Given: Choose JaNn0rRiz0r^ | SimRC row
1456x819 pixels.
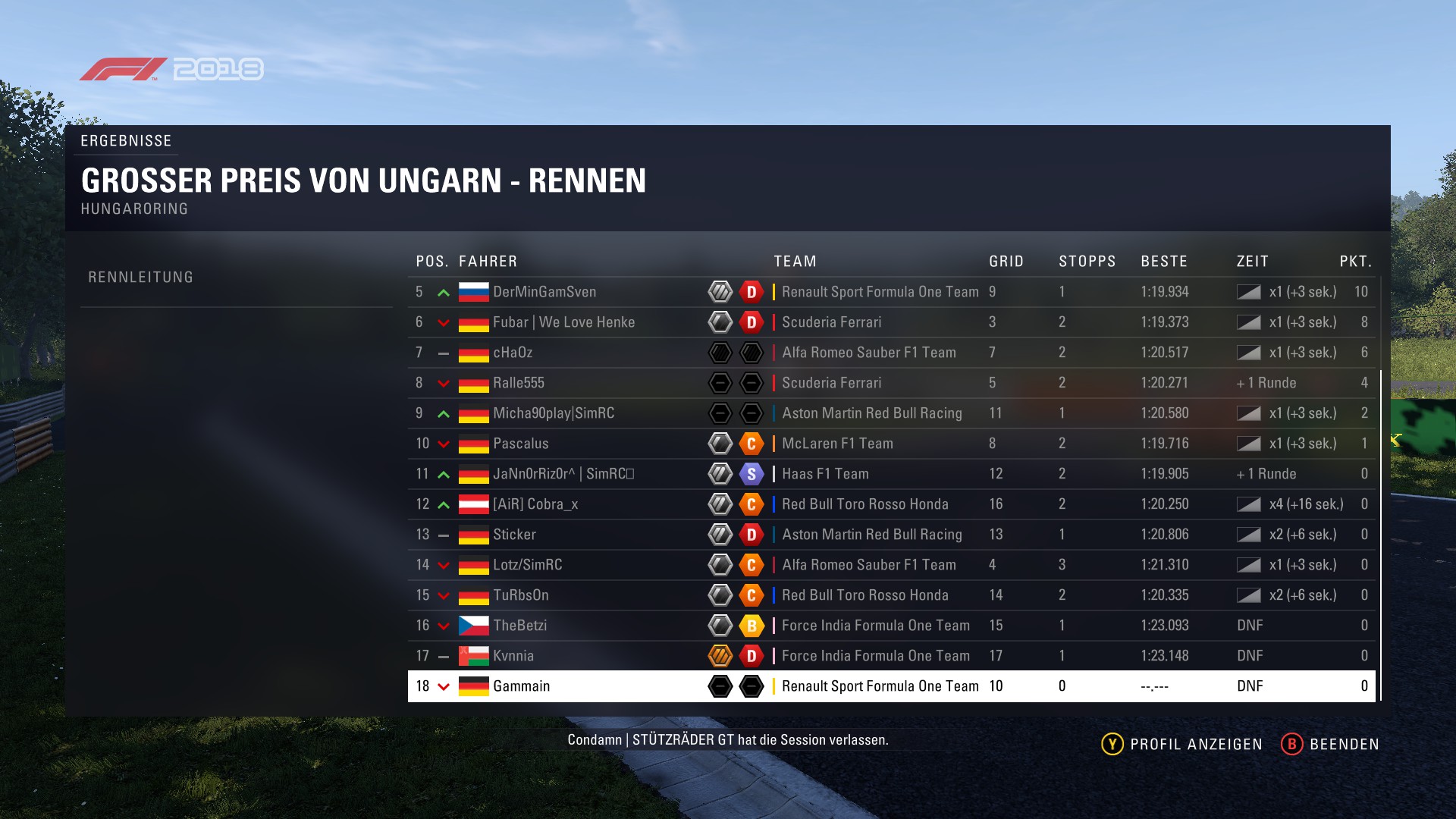Looking at the screenshot, I should click(x=563, y=474).
